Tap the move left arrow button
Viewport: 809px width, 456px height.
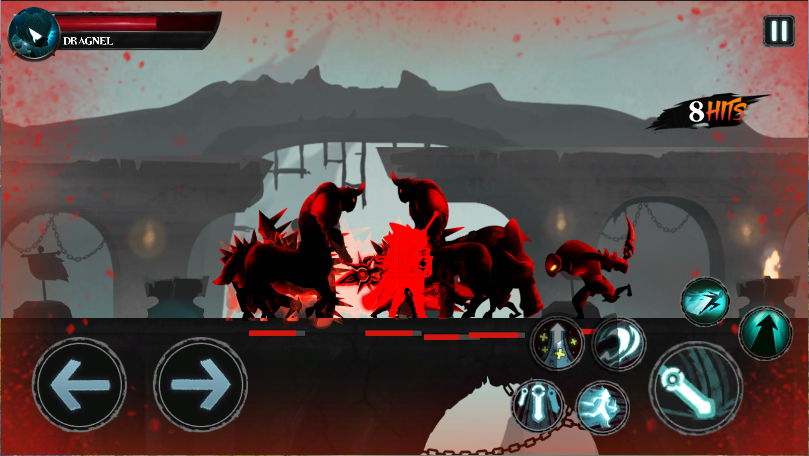78,383
